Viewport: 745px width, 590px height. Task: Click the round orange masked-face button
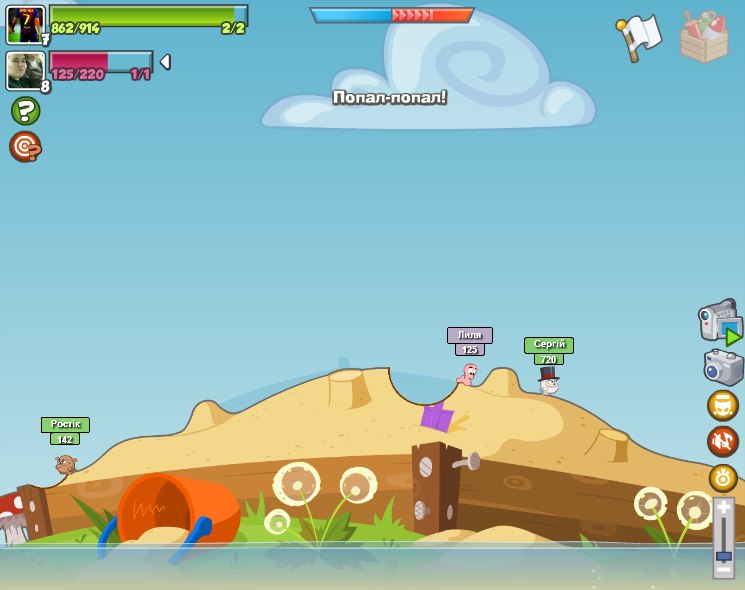[x=722, y=406]
